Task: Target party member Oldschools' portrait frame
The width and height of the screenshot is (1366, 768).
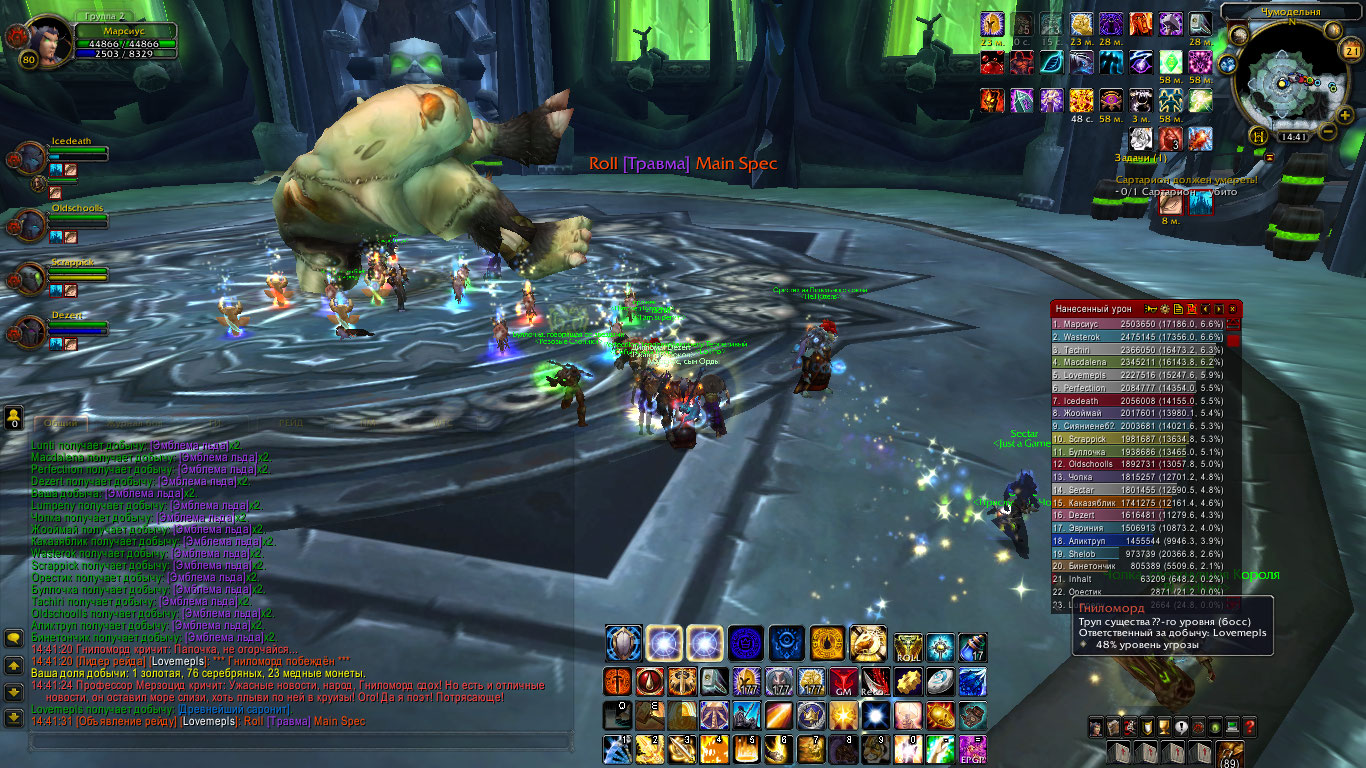Action: [x=29, y=224]
